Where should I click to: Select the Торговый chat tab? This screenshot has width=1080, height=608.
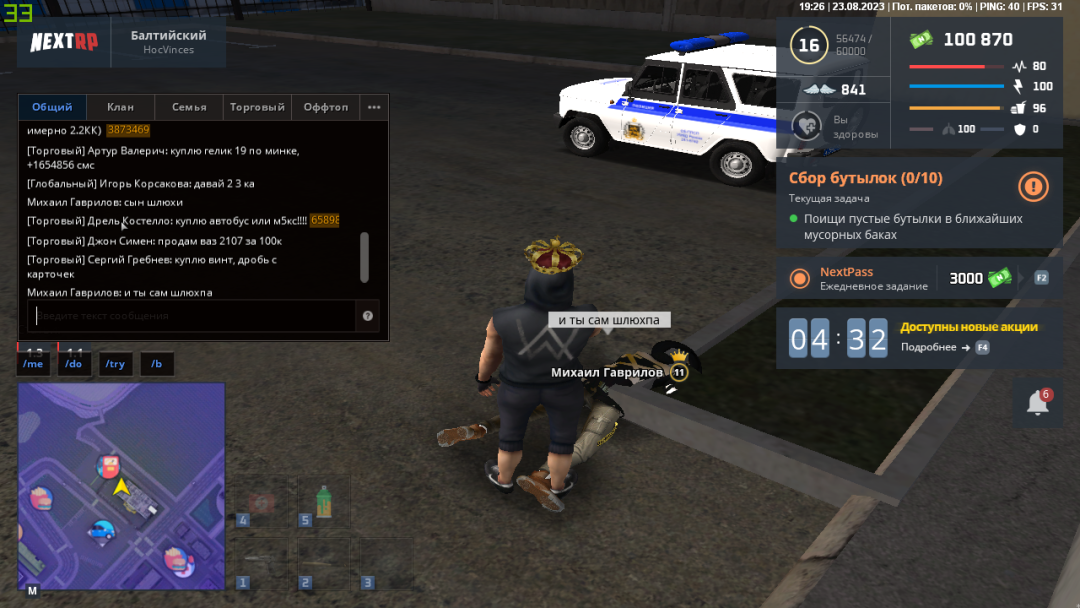point(257,107)
